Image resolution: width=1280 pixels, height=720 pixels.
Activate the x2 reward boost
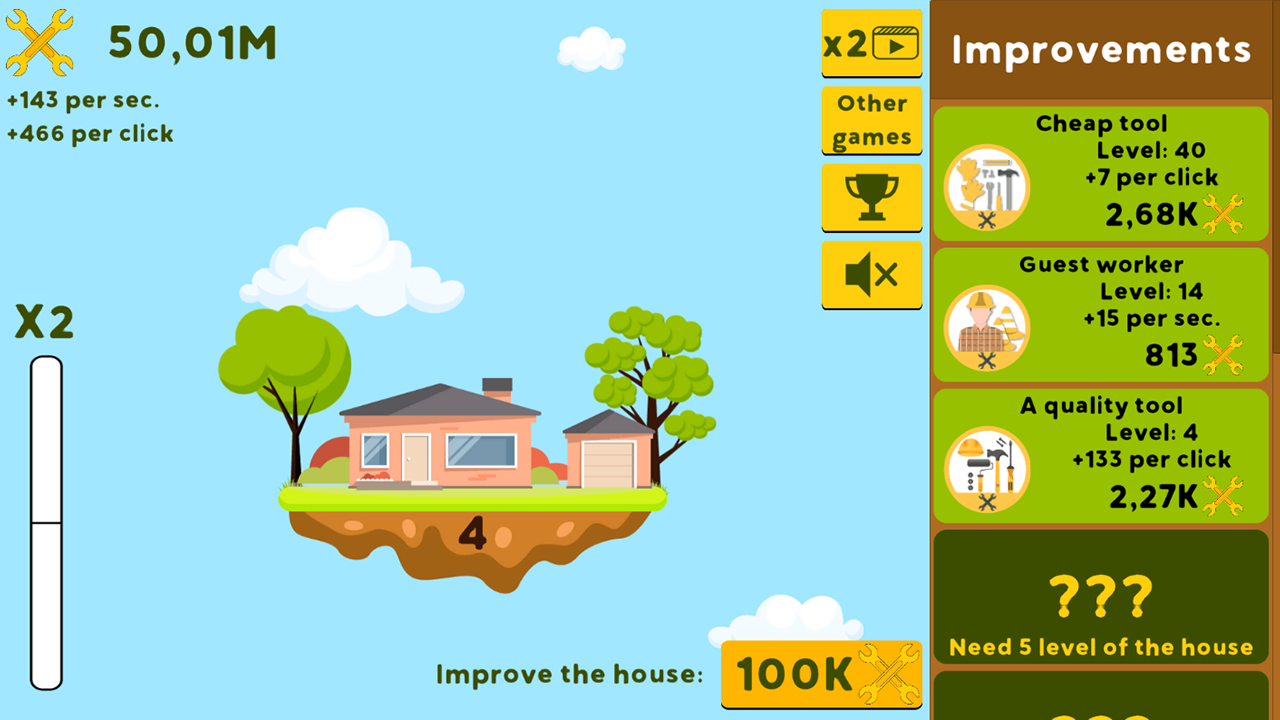(871, 43)
